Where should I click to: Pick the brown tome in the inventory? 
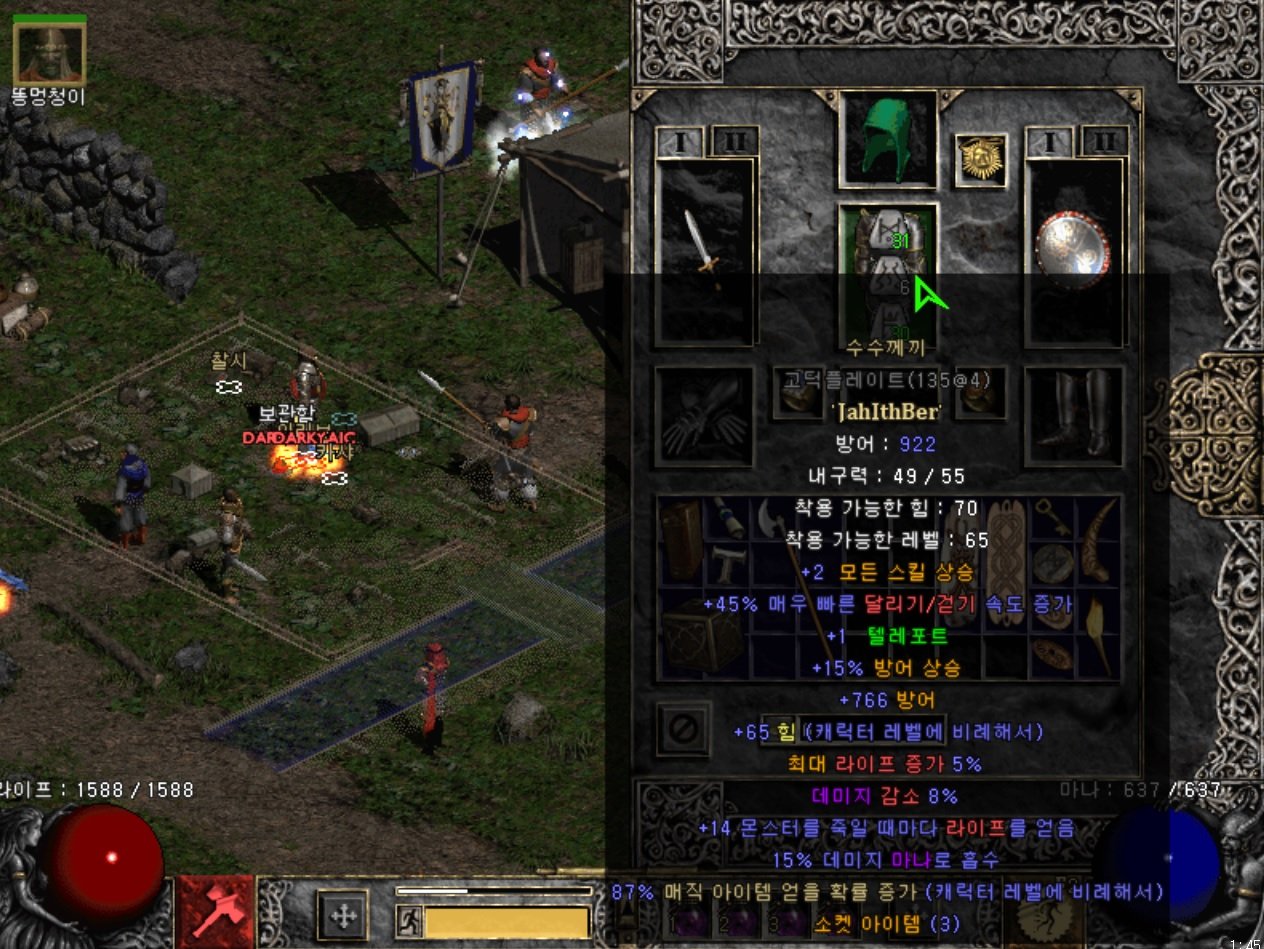click(682, 538)
